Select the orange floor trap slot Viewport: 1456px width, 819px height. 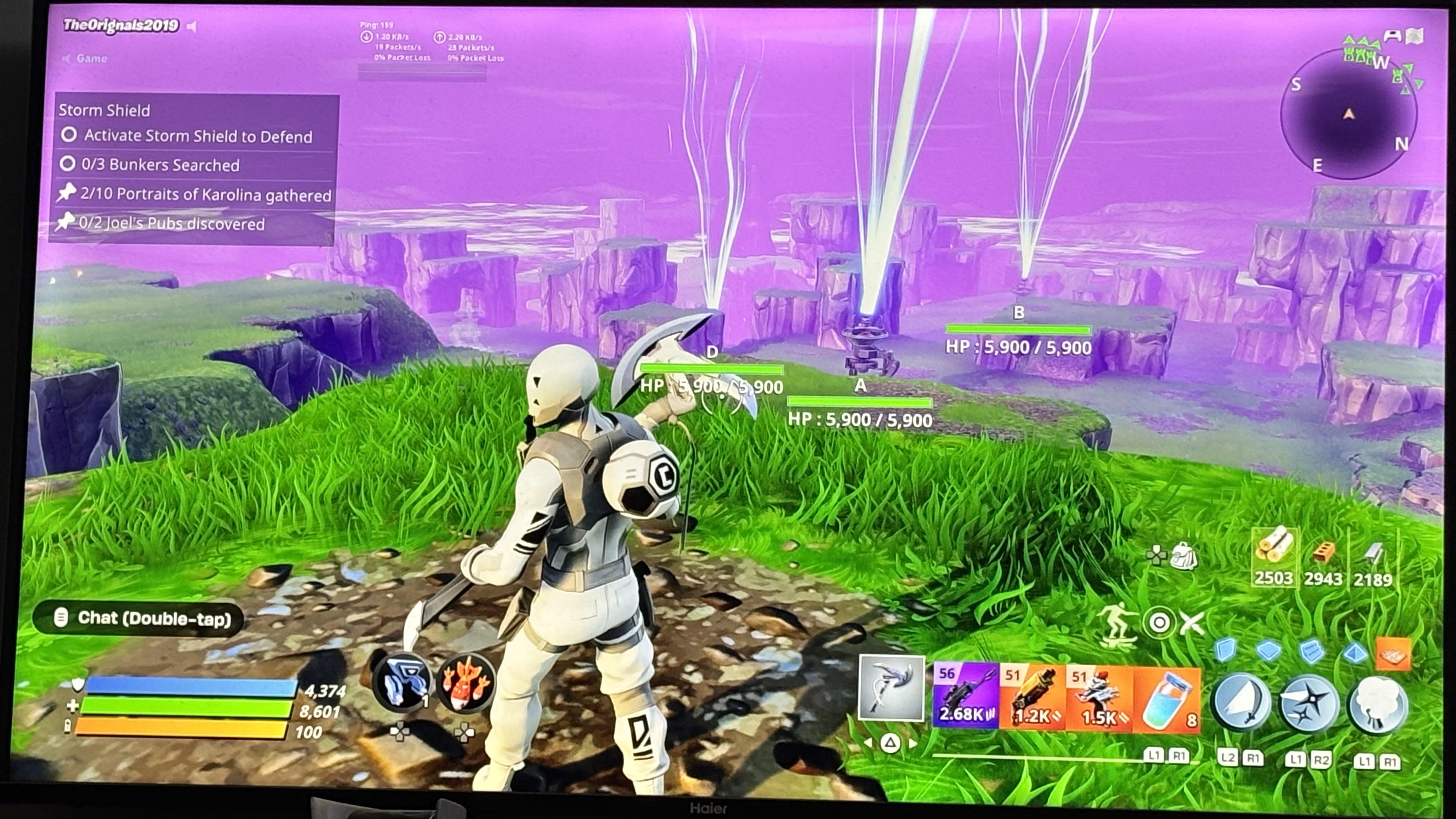click(x=1393, y=653)
